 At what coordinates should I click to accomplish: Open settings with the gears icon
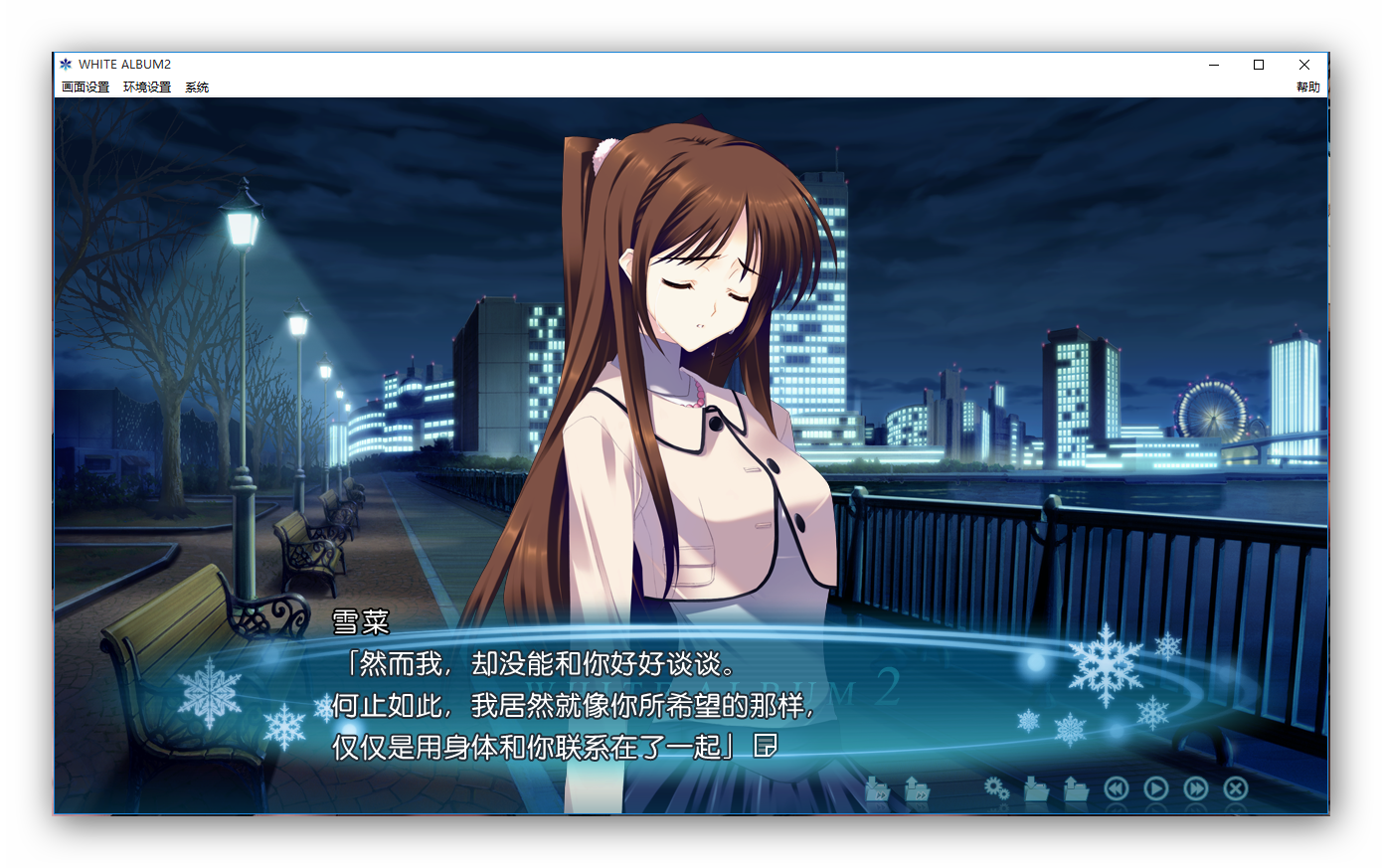(996, 789)
